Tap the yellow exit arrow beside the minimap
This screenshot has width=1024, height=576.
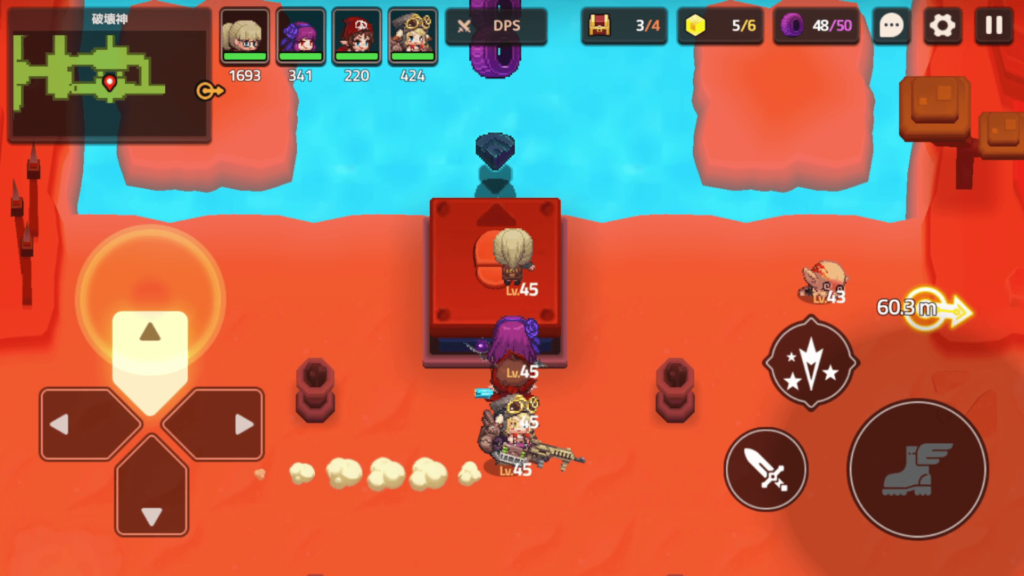click(210, 91)
